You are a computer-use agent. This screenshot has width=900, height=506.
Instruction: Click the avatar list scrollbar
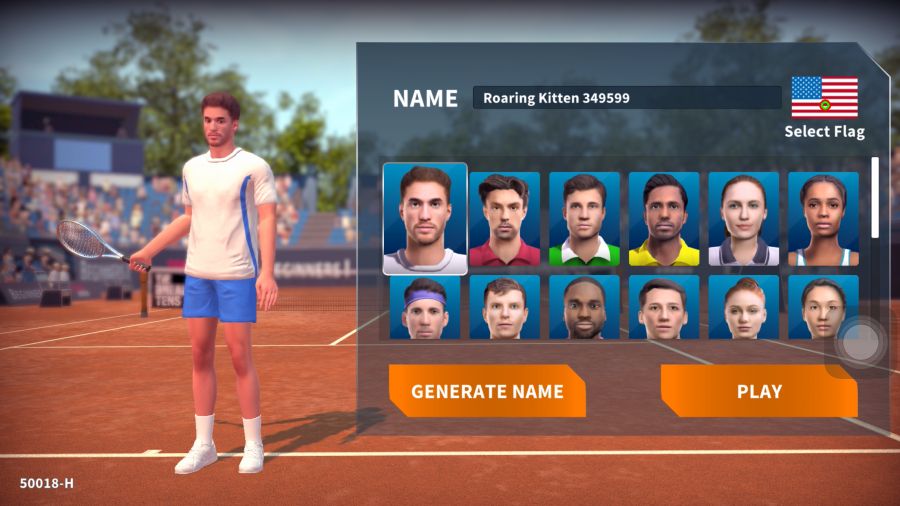(876, 197)
